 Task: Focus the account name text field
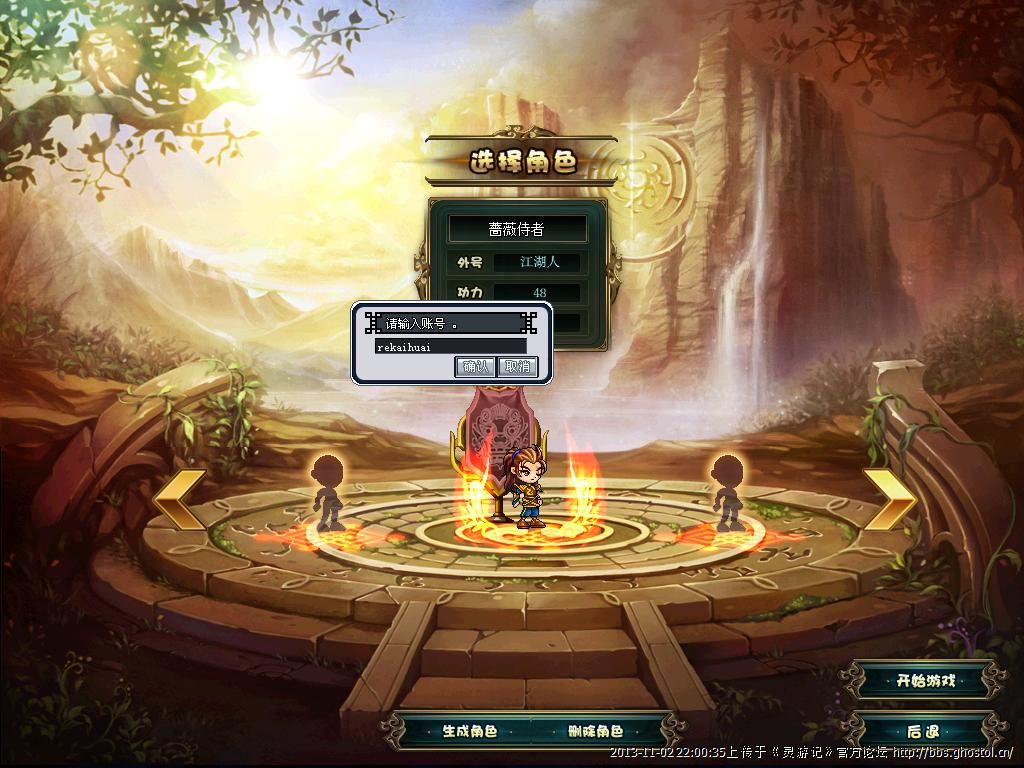click(x=450, y=346)
